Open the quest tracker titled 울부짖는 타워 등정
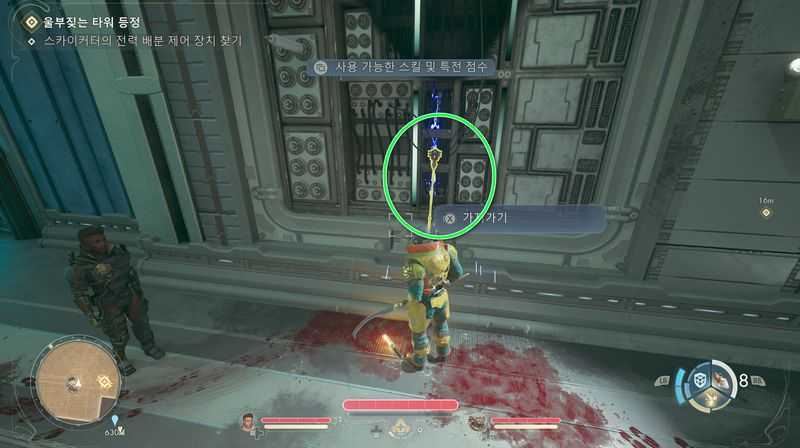Screen dimensions: 800x448 [85, 21]
